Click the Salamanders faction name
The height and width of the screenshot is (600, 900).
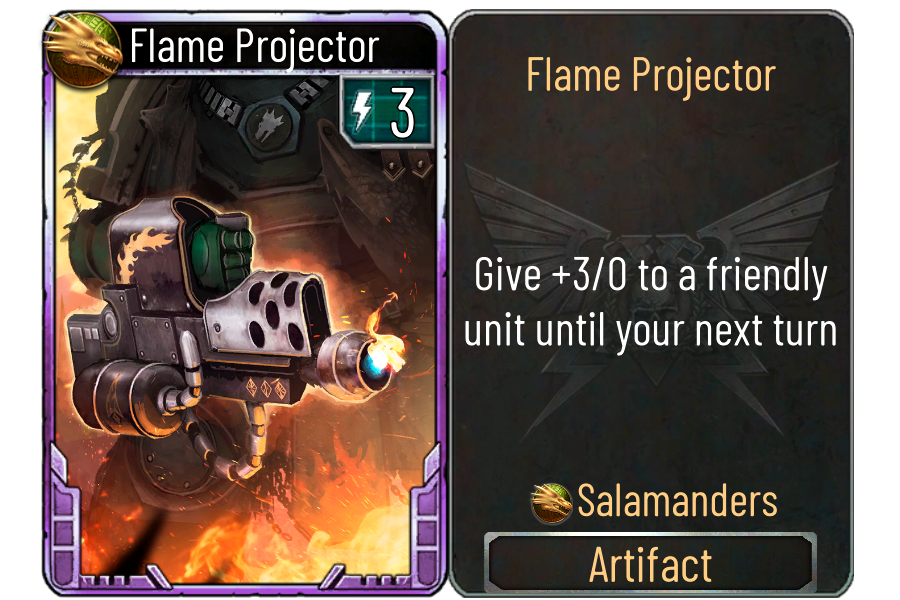pyautogui.click(x=677, y=501)
